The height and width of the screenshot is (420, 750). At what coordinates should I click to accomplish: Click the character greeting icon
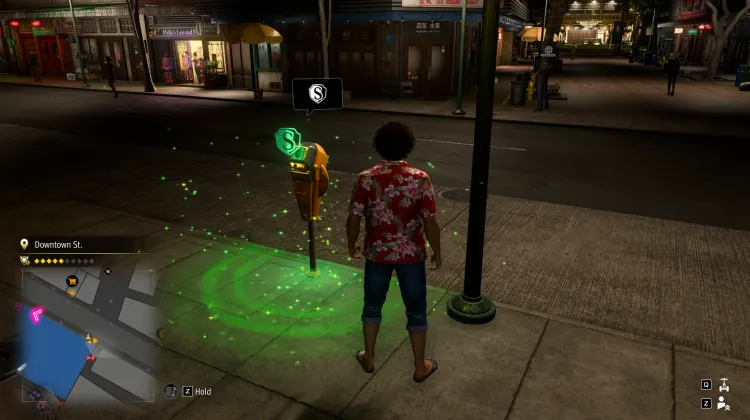[x=725, y=403]
